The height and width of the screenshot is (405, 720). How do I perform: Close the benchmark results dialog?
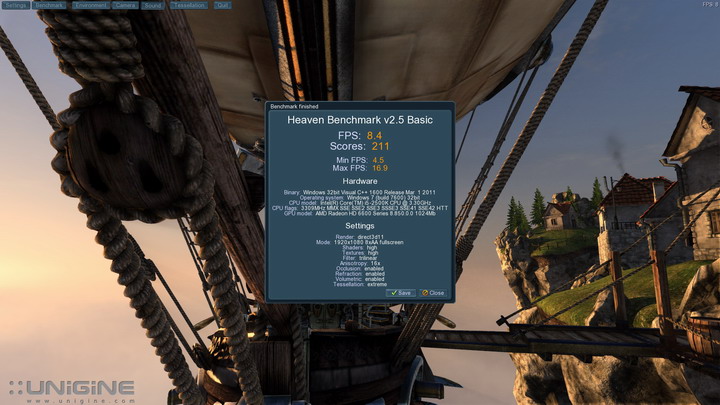433,293
